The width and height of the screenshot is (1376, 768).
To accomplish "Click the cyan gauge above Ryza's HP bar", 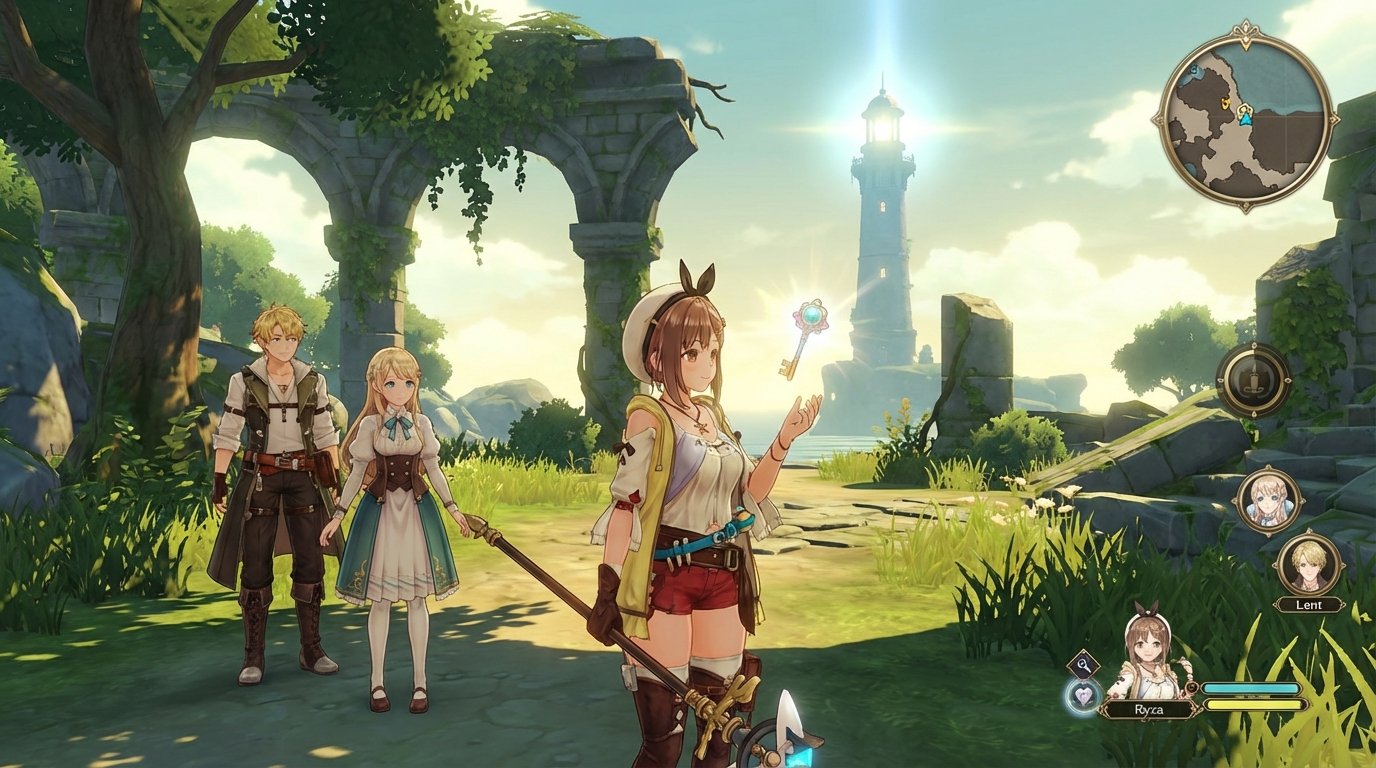I will click(x=1252, y=688).
